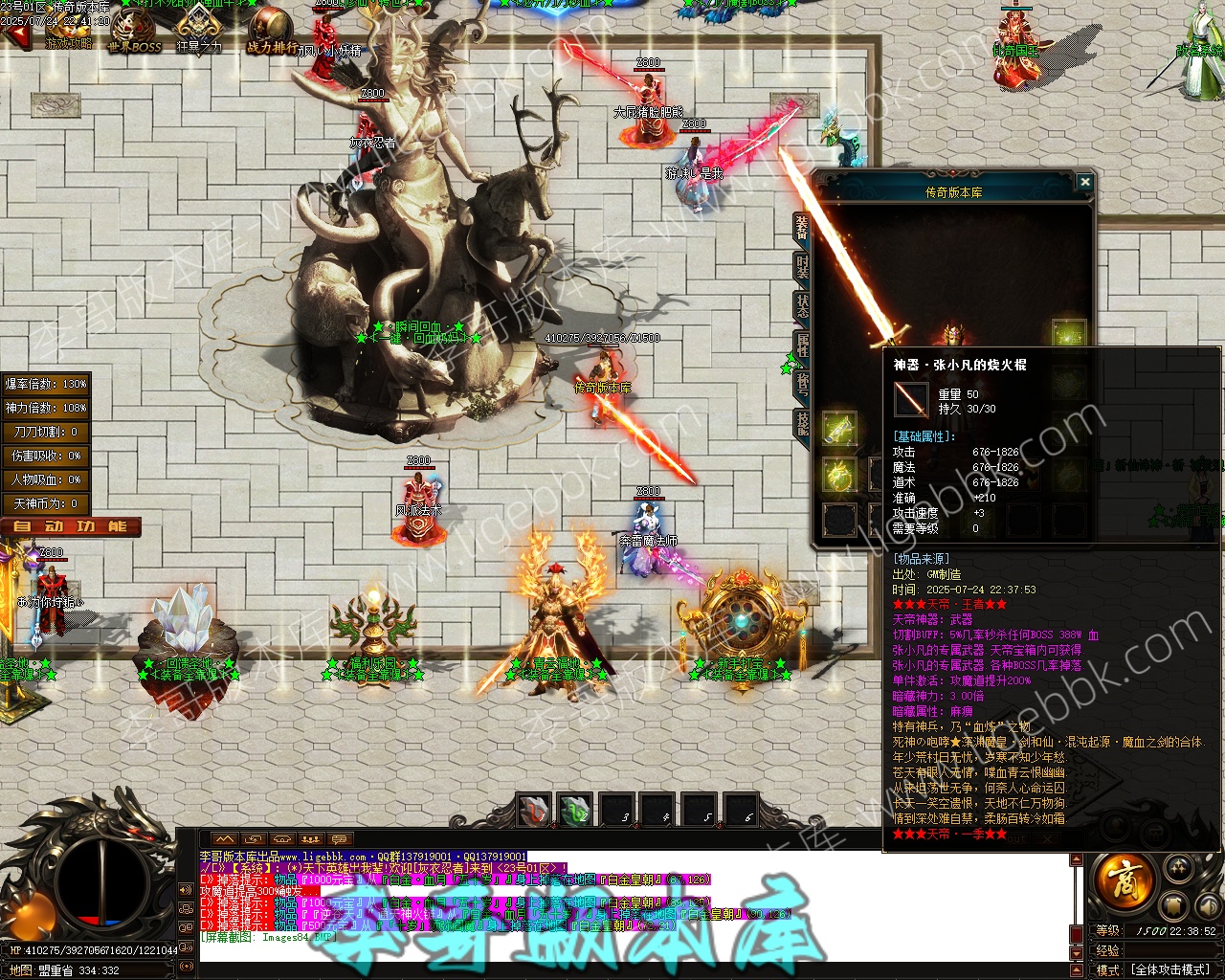Switch to the 技能 skills tab
The height and width of the screenshot is (980, 1225).
[802, 424]
